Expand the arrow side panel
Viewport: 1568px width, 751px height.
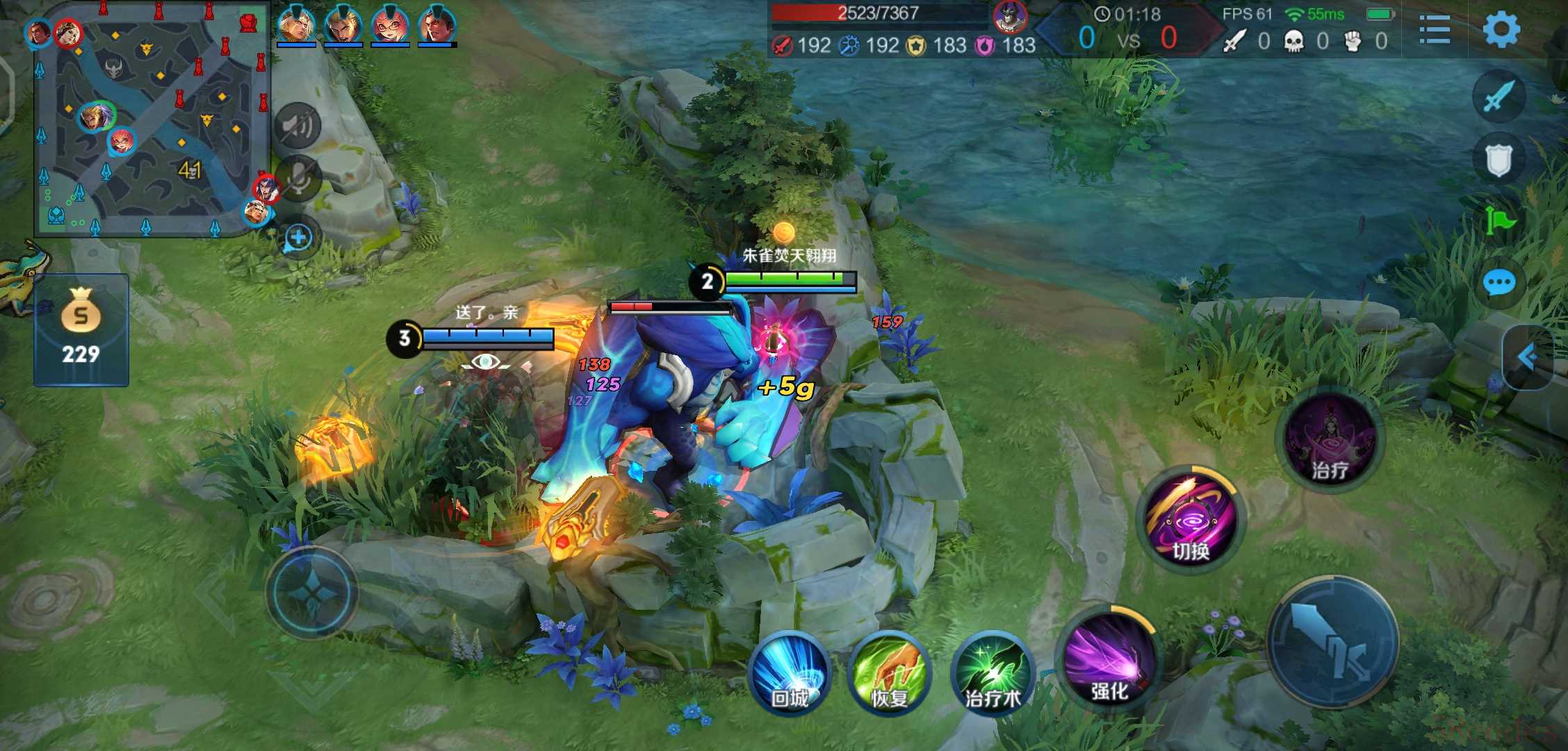point(1529,357)
